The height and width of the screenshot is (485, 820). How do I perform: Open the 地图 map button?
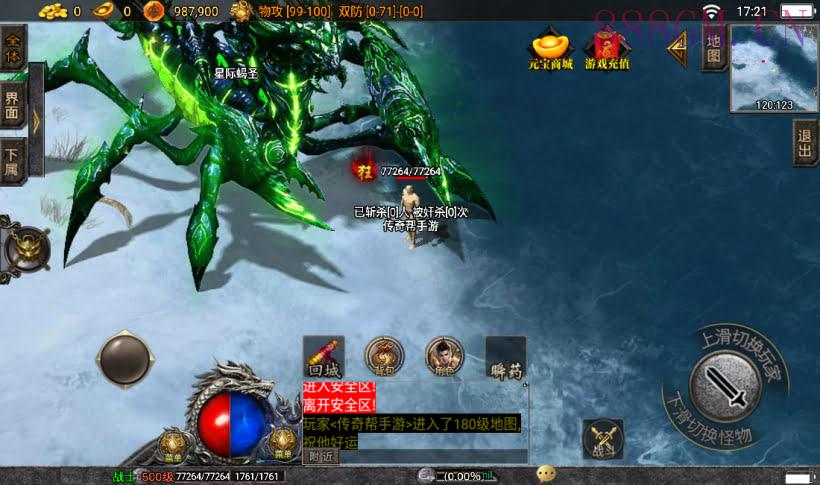[714, 48]
